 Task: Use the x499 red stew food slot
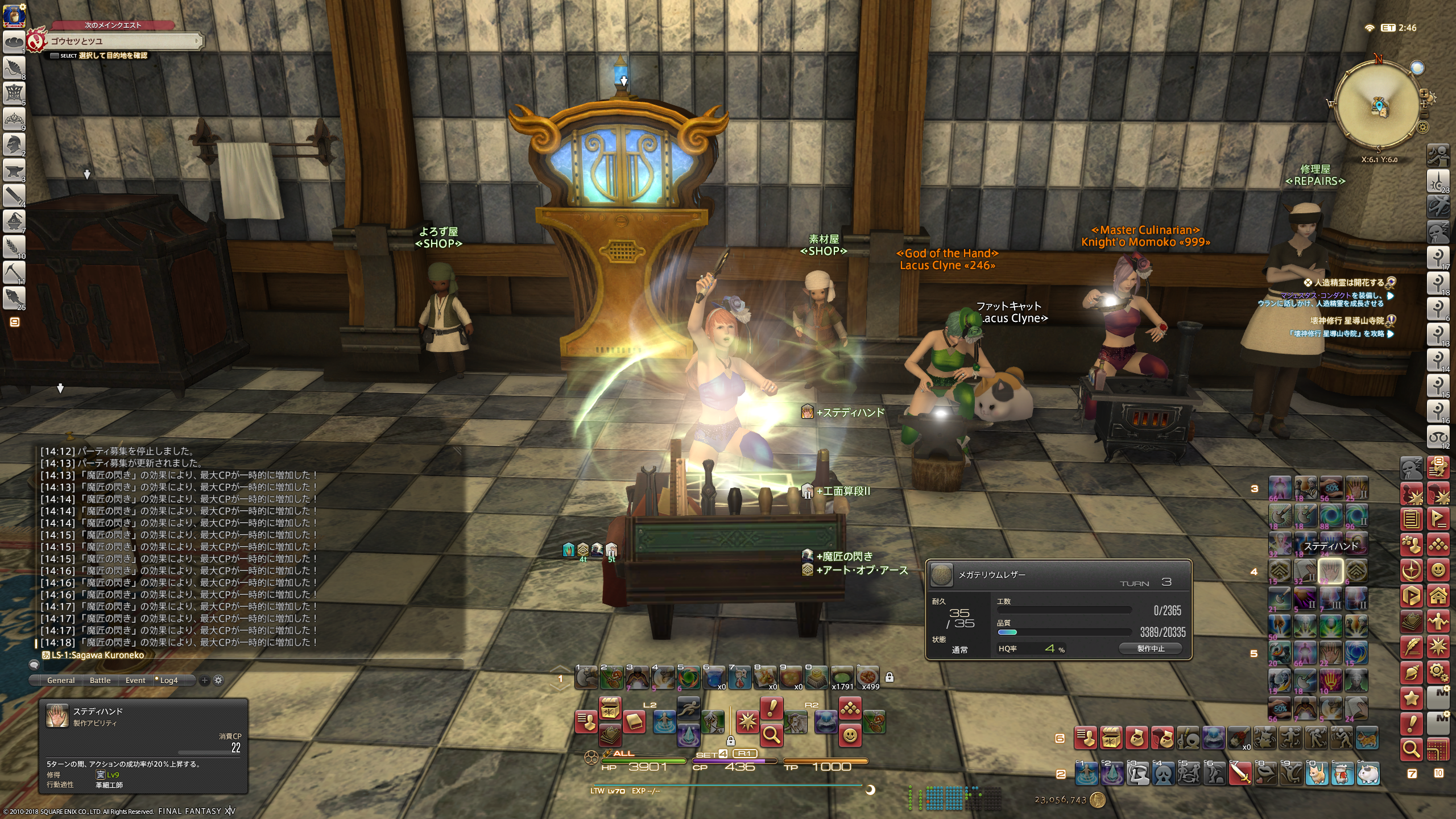pyautogui.click(x=868, y=677)
